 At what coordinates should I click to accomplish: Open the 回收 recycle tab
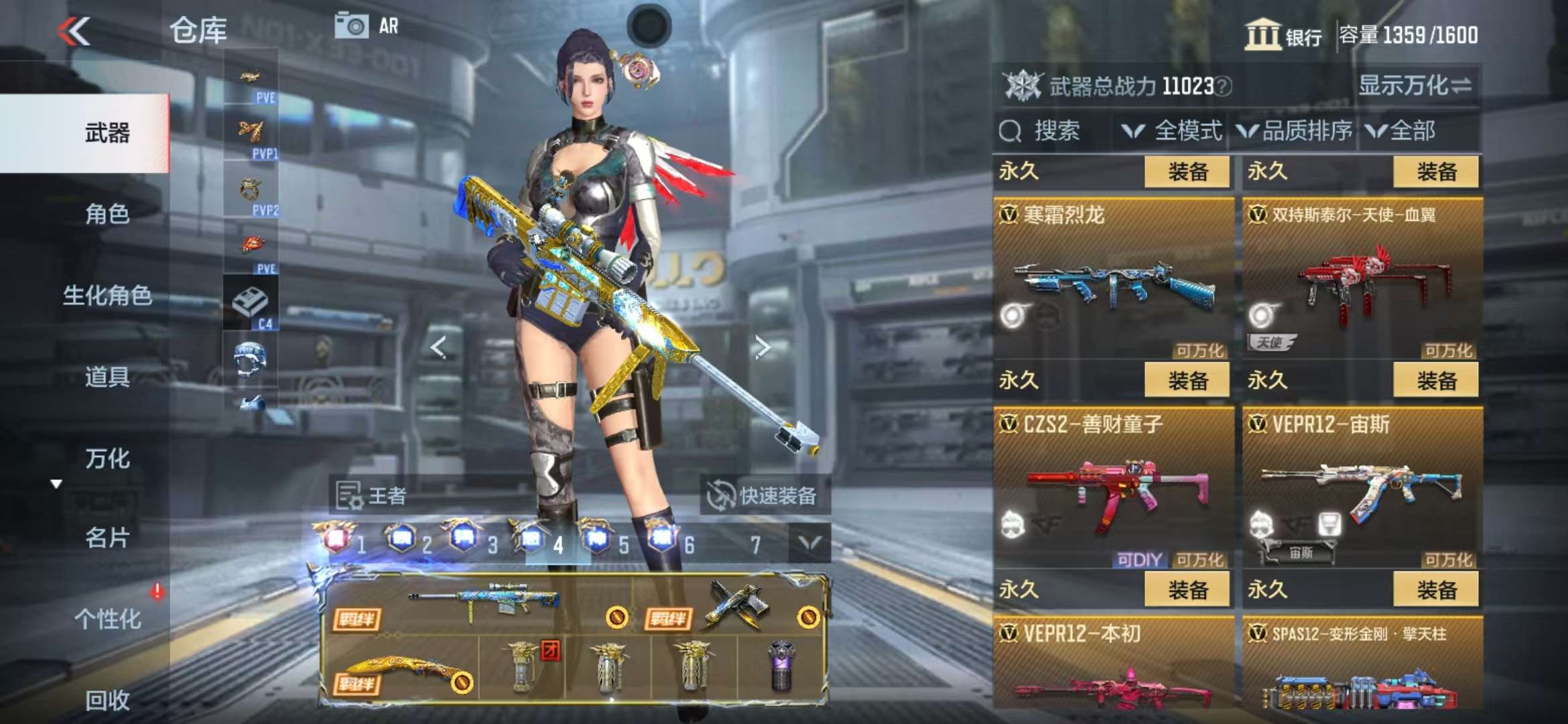click(107, 700)
